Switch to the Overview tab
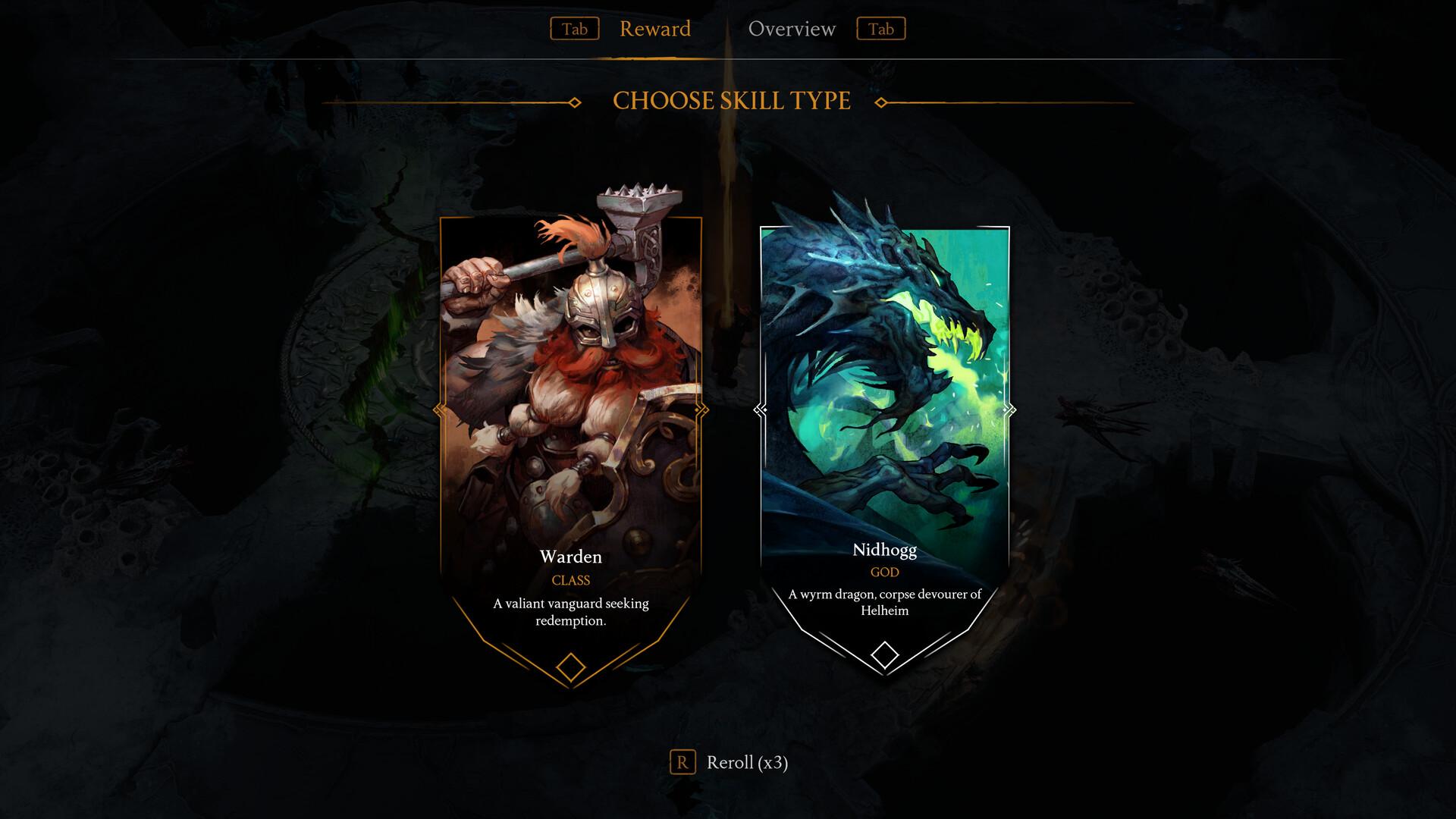 pos(792,30)
